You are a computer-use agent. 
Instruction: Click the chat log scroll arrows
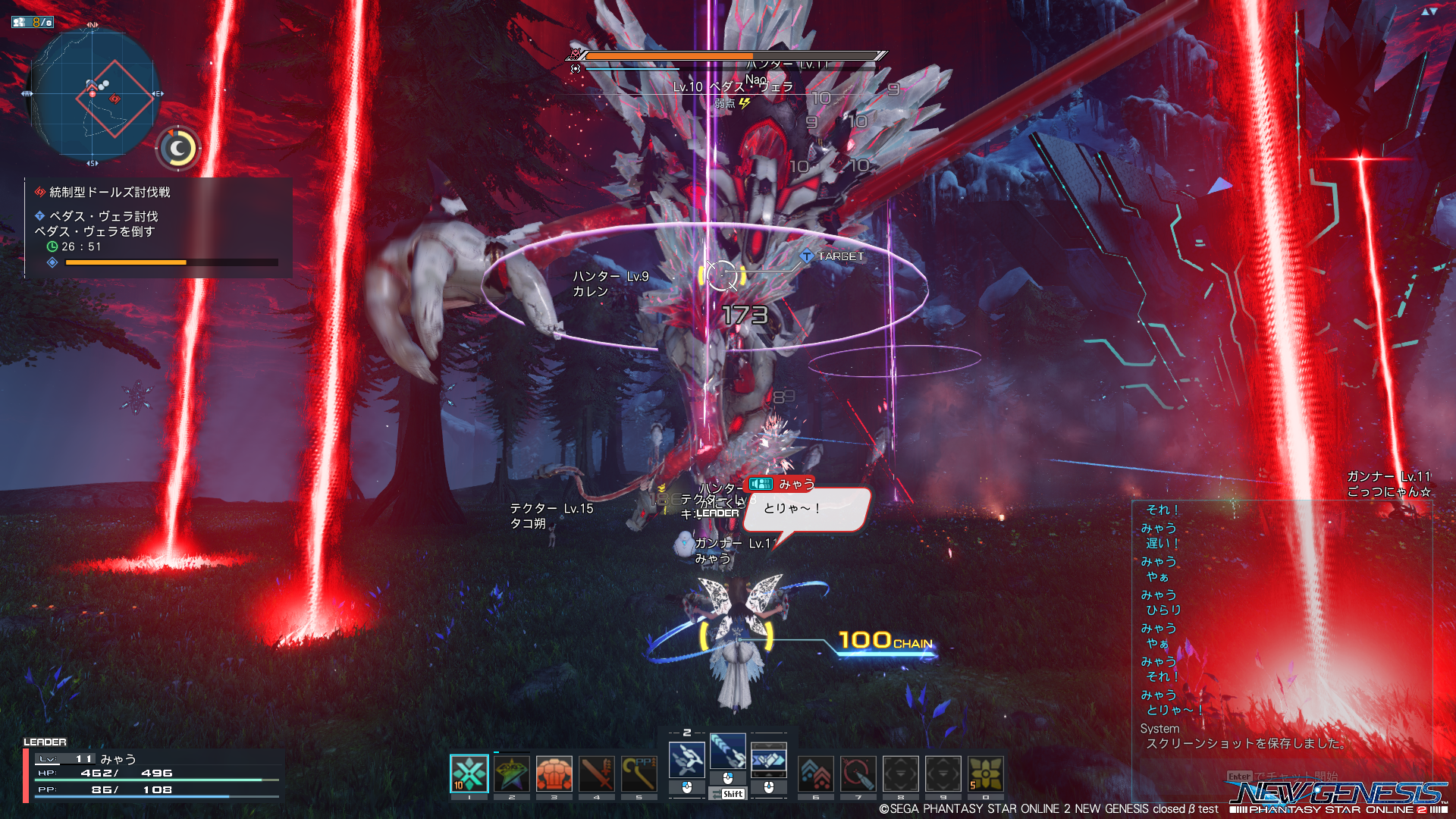point(1429,11)
